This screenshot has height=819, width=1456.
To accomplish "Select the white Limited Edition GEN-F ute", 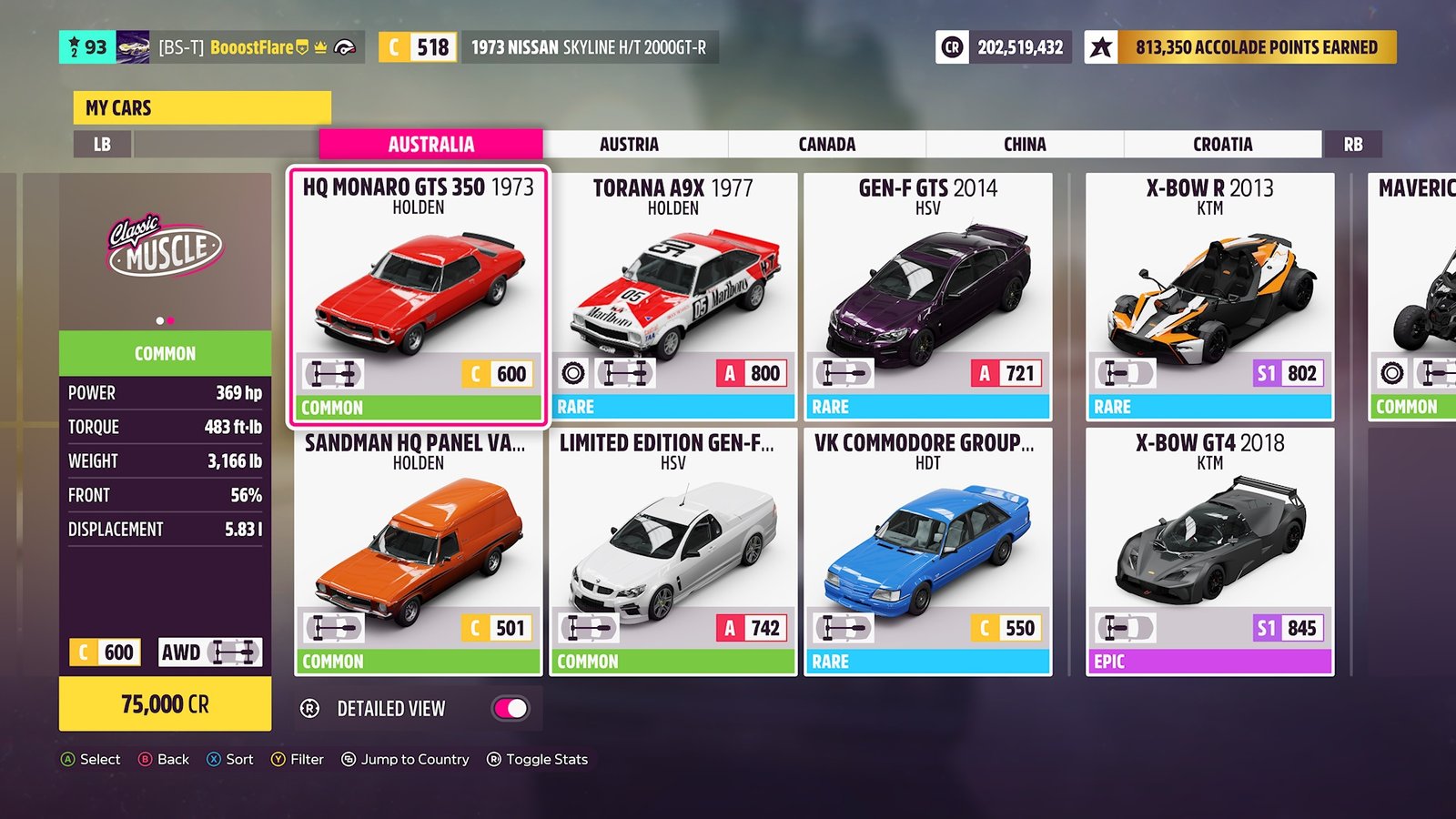I will tap(673, 551).
